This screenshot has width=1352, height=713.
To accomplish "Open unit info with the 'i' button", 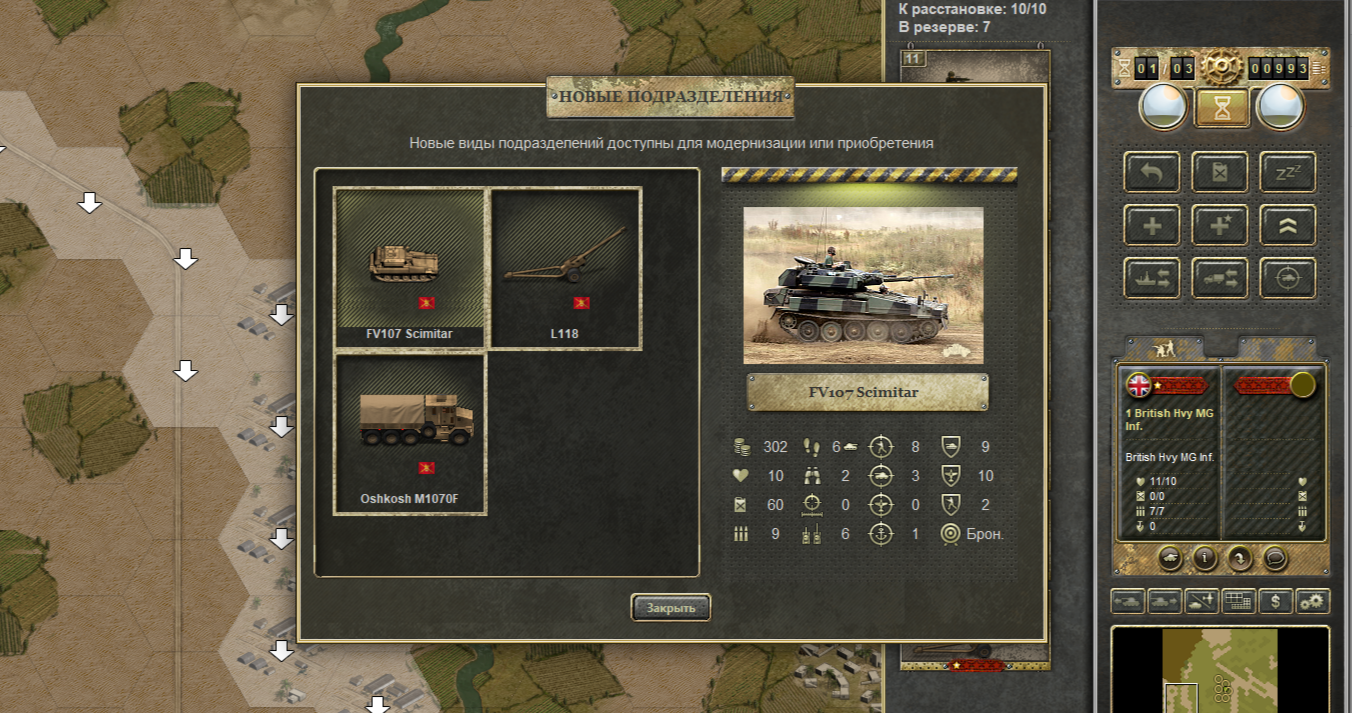I will (1204, 558).
